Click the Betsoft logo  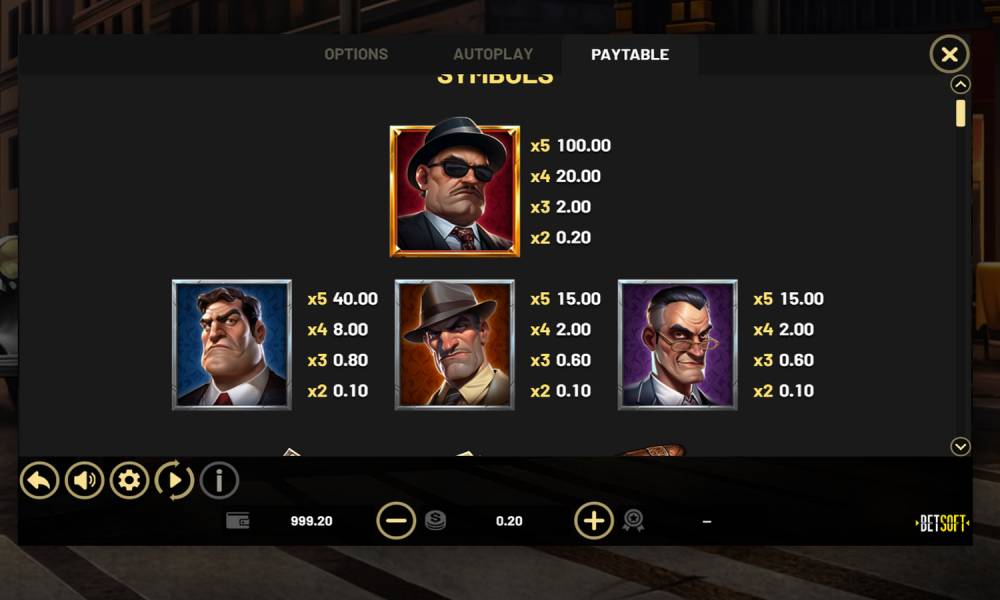pos(942,523)
